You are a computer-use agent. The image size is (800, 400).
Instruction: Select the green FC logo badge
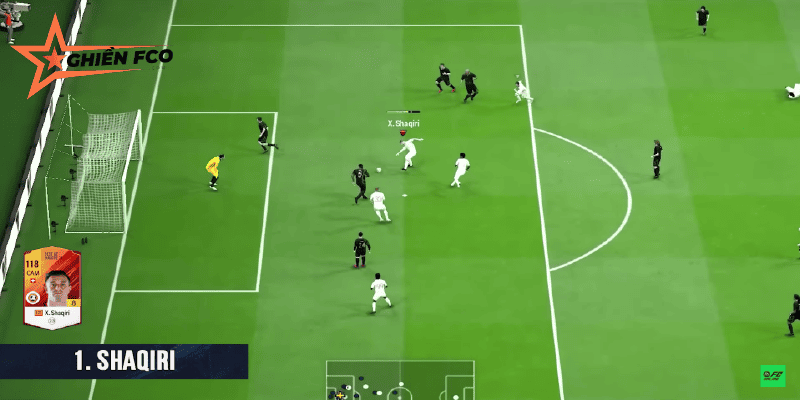point(772,376)
